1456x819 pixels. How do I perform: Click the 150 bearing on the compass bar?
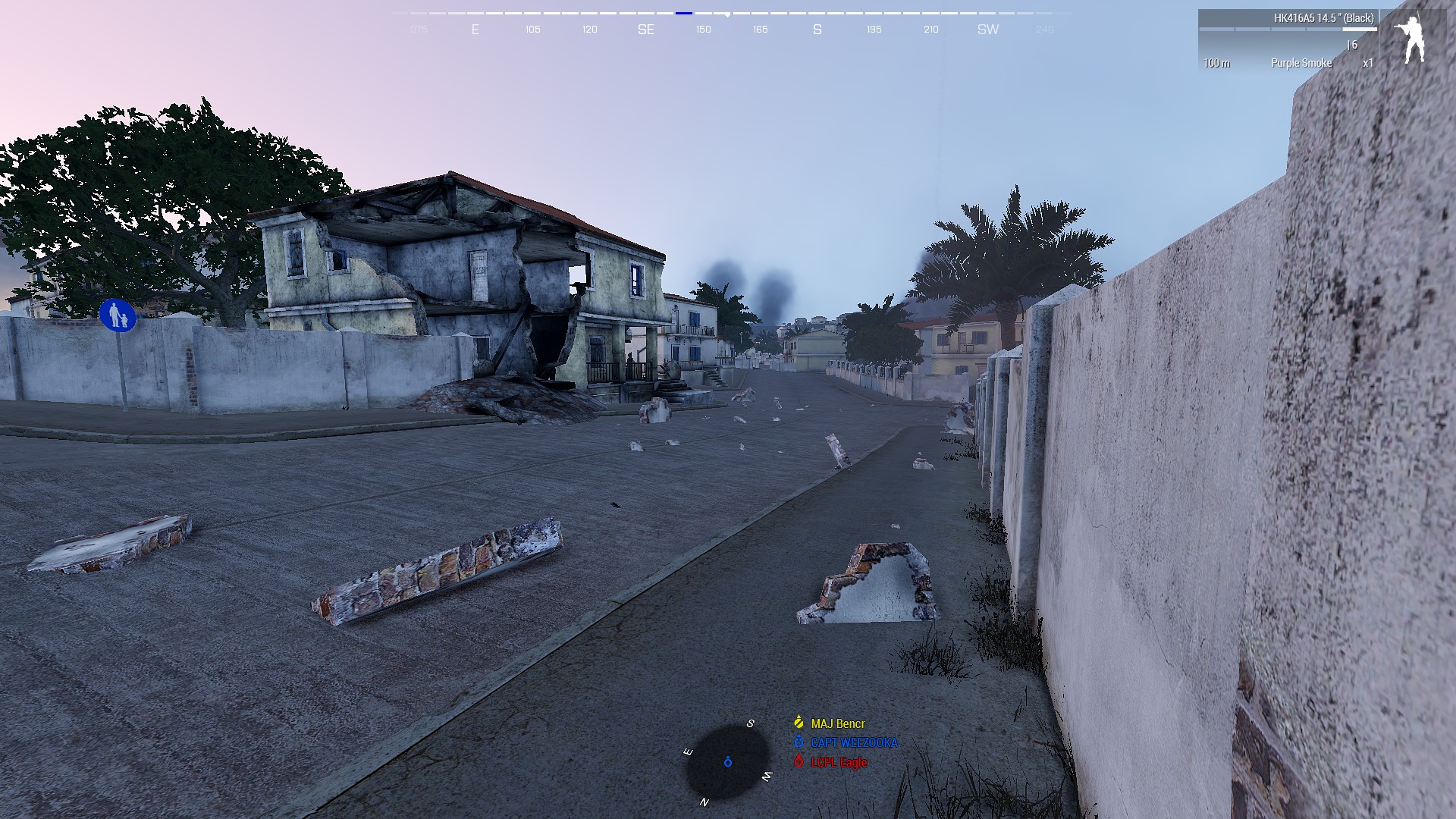pos(702,30)
